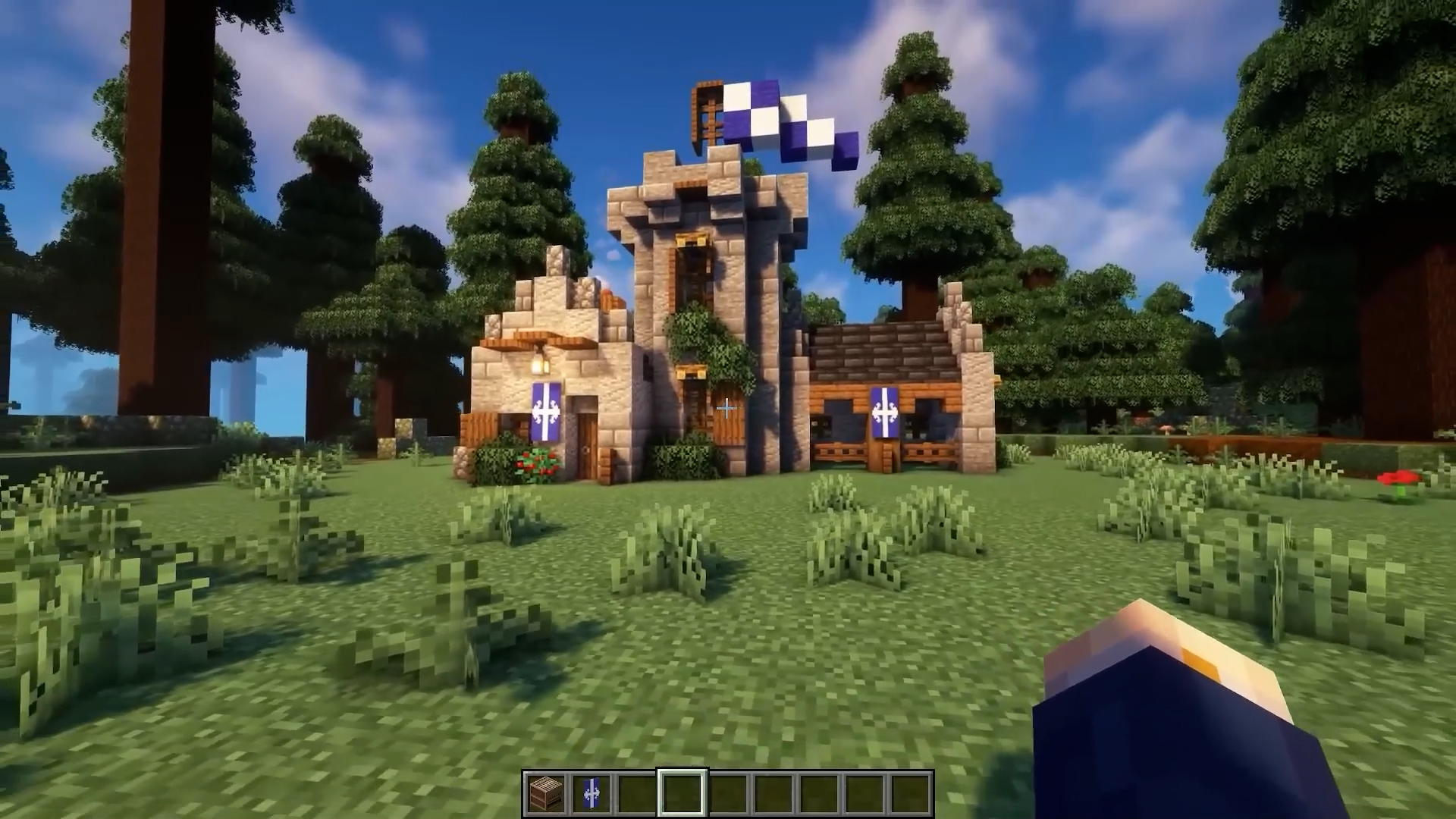
Task: Click the crosshair at screen center
Action: [x=726, y=409]
